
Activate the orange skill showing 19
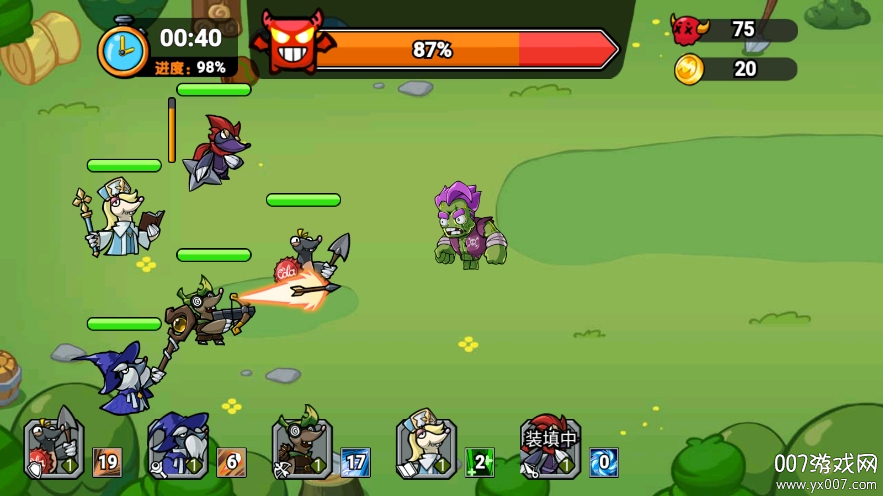click(107, 462)
